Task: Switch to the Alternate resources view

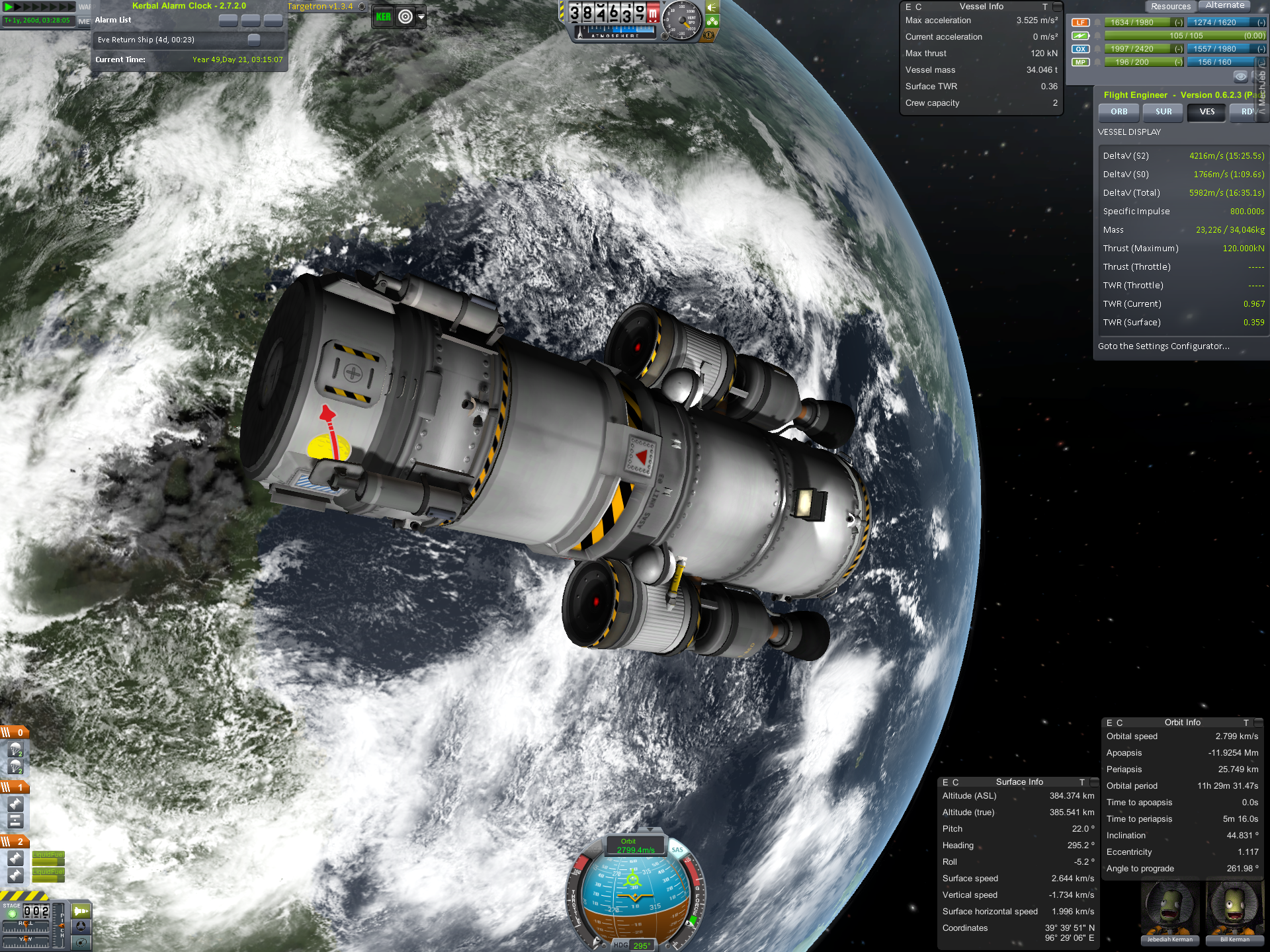Action: coord(1225,5)
